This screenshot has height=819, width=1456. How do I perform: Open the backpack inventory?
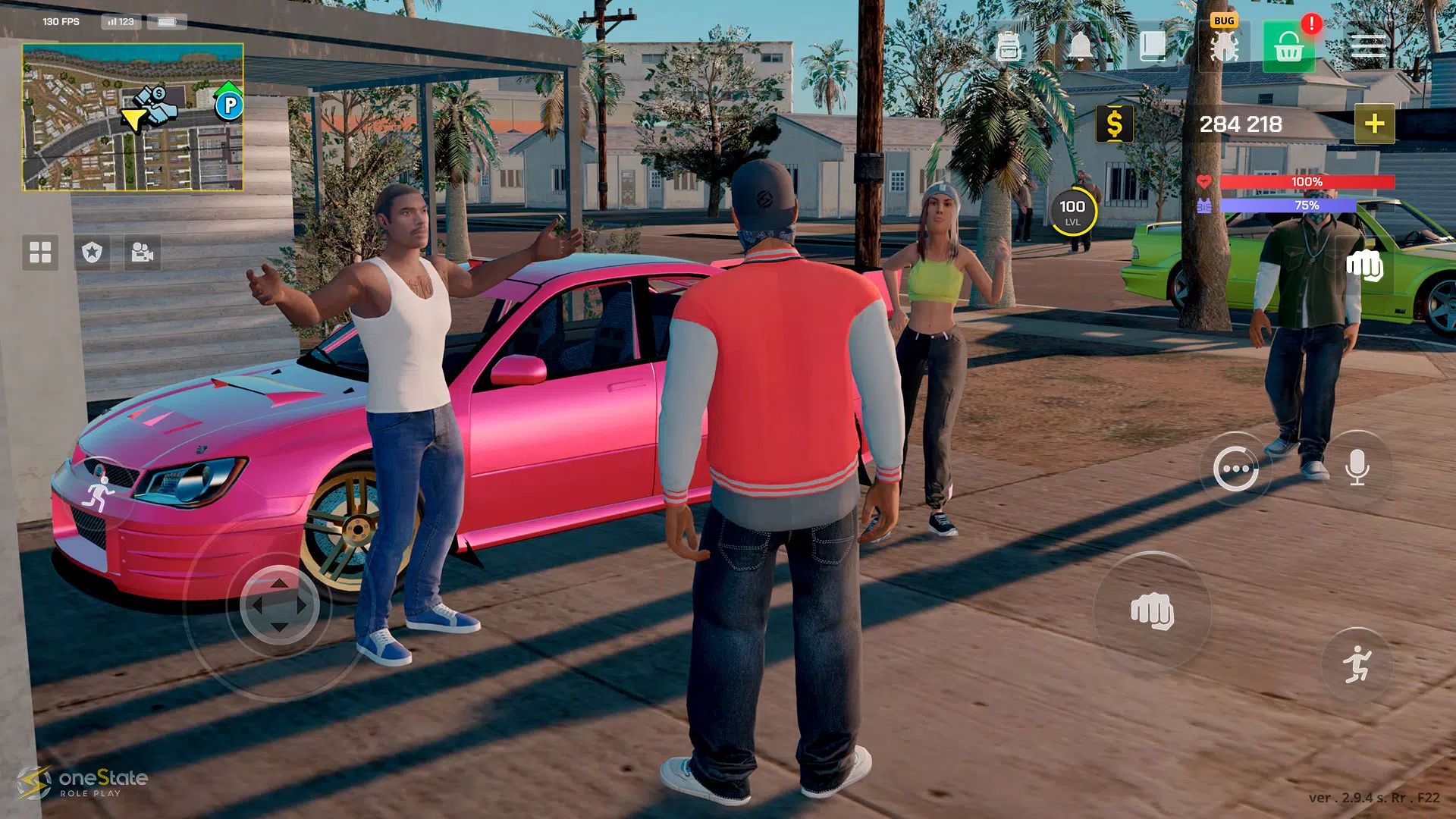1007,47
